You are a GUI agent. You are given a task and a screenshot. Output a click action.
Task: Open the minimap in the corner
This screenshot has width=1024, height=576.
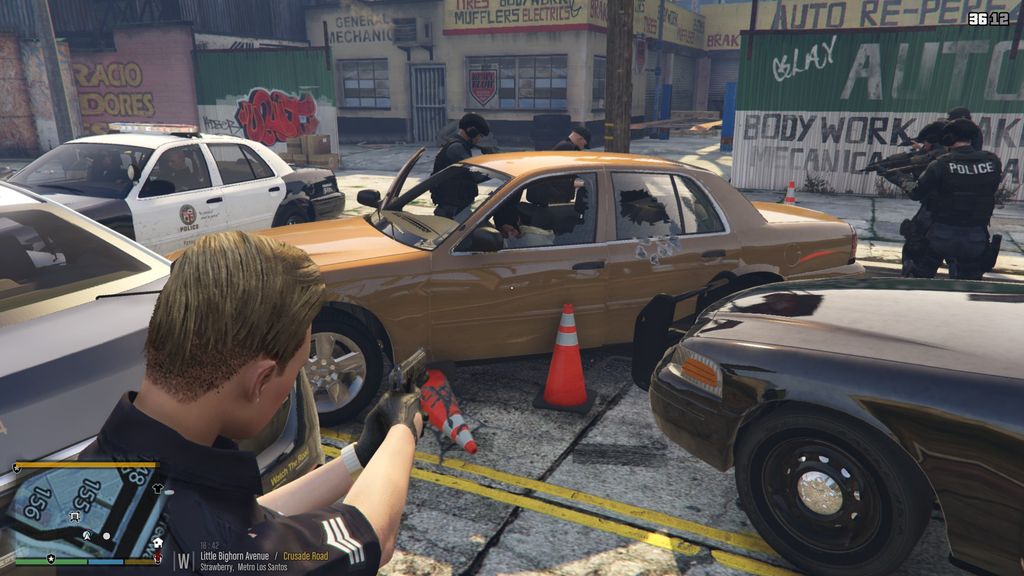coord(87,510)
